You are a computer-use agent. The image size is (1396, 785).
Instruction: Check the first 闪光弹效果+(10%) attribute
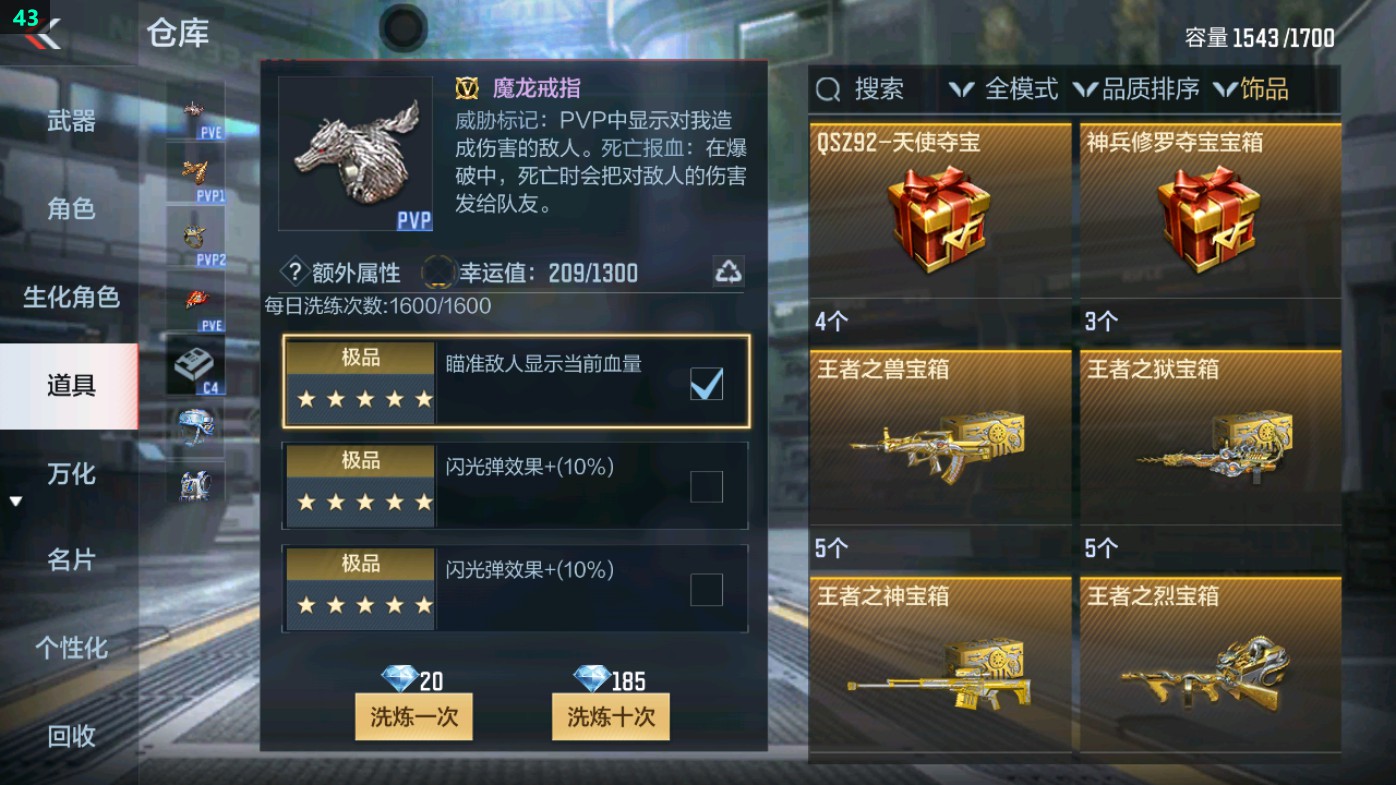[x=705, y=486]
